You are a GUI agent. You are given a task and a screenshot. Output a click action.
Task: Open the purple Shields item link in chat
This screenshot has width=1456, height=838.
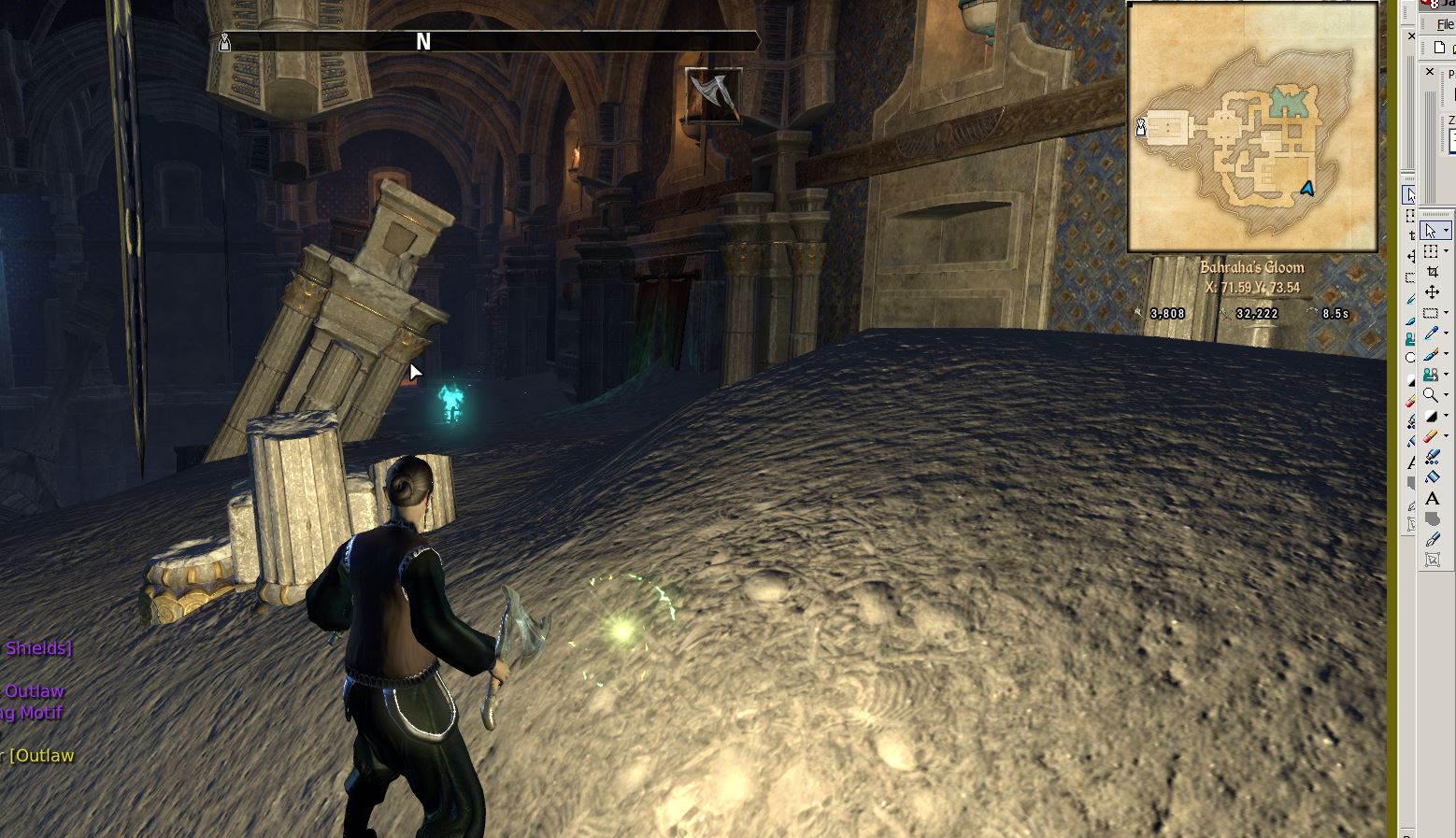pyautogui.click(x=37, y=647)
